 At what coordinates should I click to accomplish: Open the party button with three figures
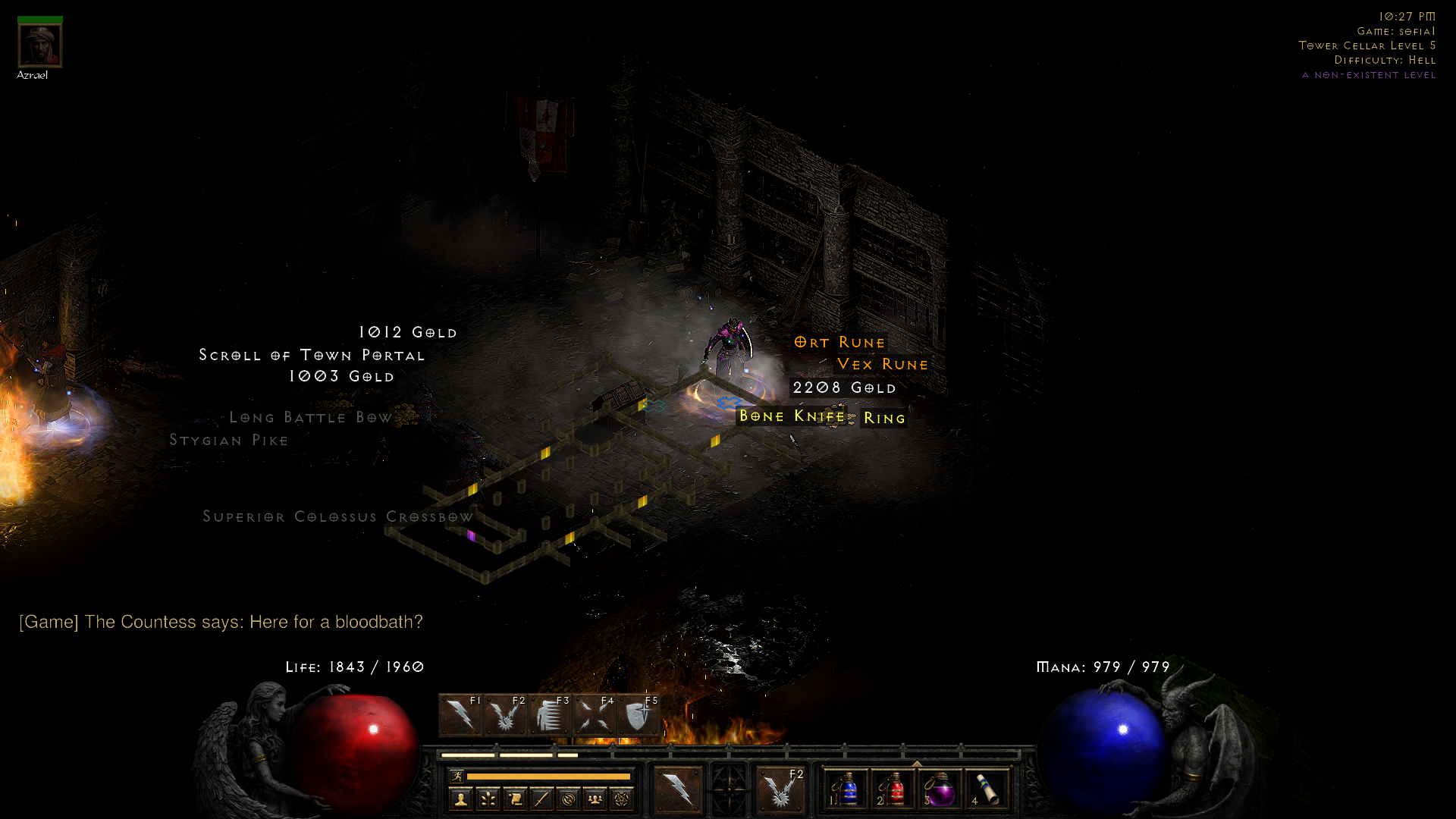(x=595, y=799)
